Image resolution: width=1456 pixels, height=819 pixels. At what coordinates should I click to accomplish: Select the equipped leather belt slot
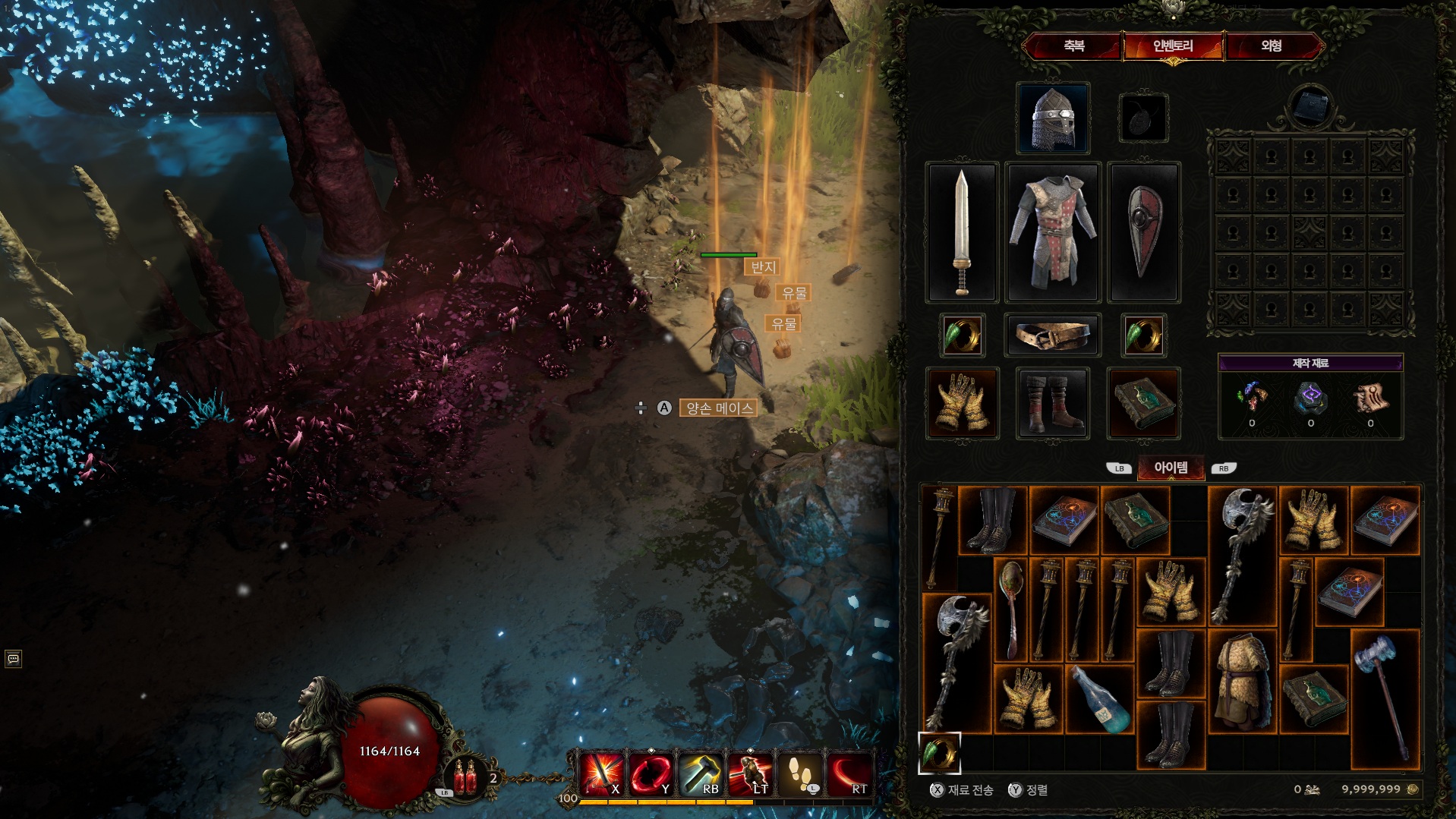[x=1053, y=335]
